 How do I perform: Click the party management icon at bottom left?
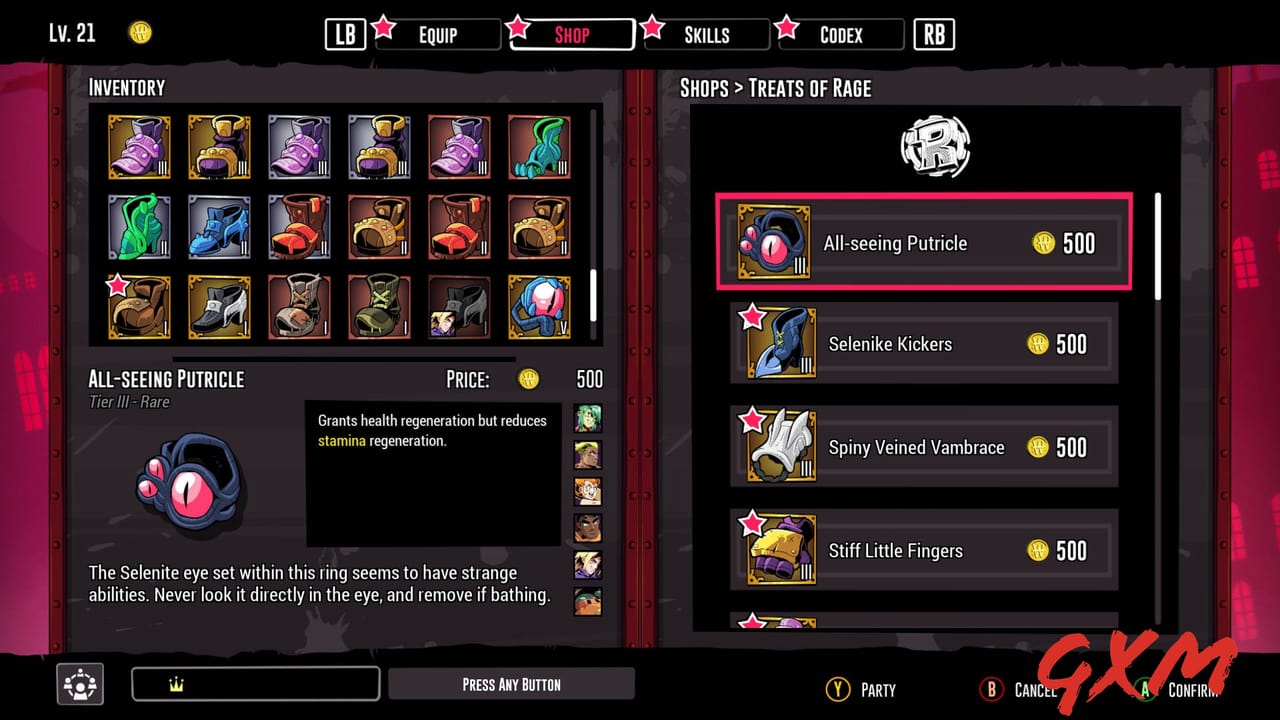(x=79, y=684)
